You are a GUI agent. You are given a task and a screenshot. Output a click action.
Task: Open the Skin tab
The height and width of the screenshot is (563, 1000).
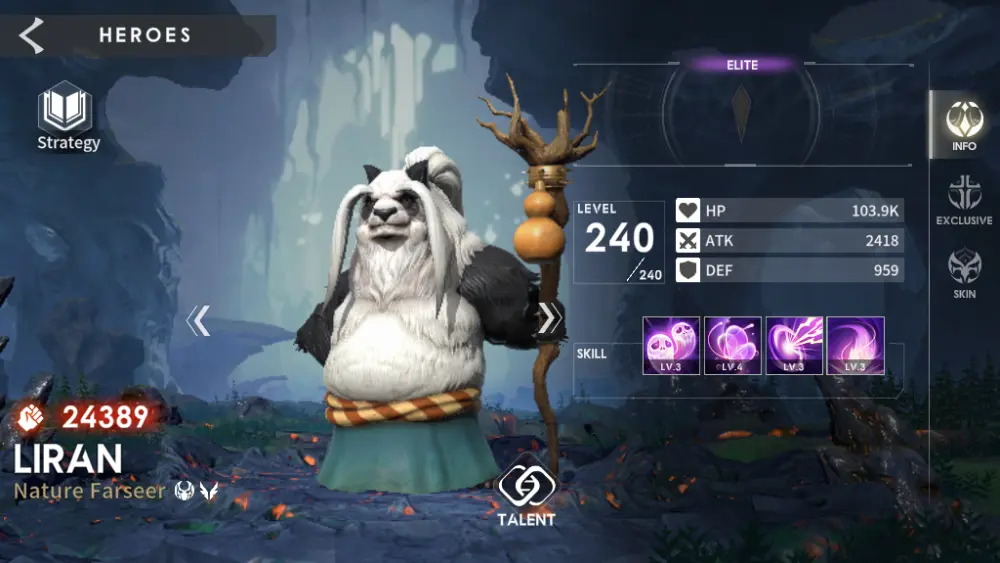[964, 273]
